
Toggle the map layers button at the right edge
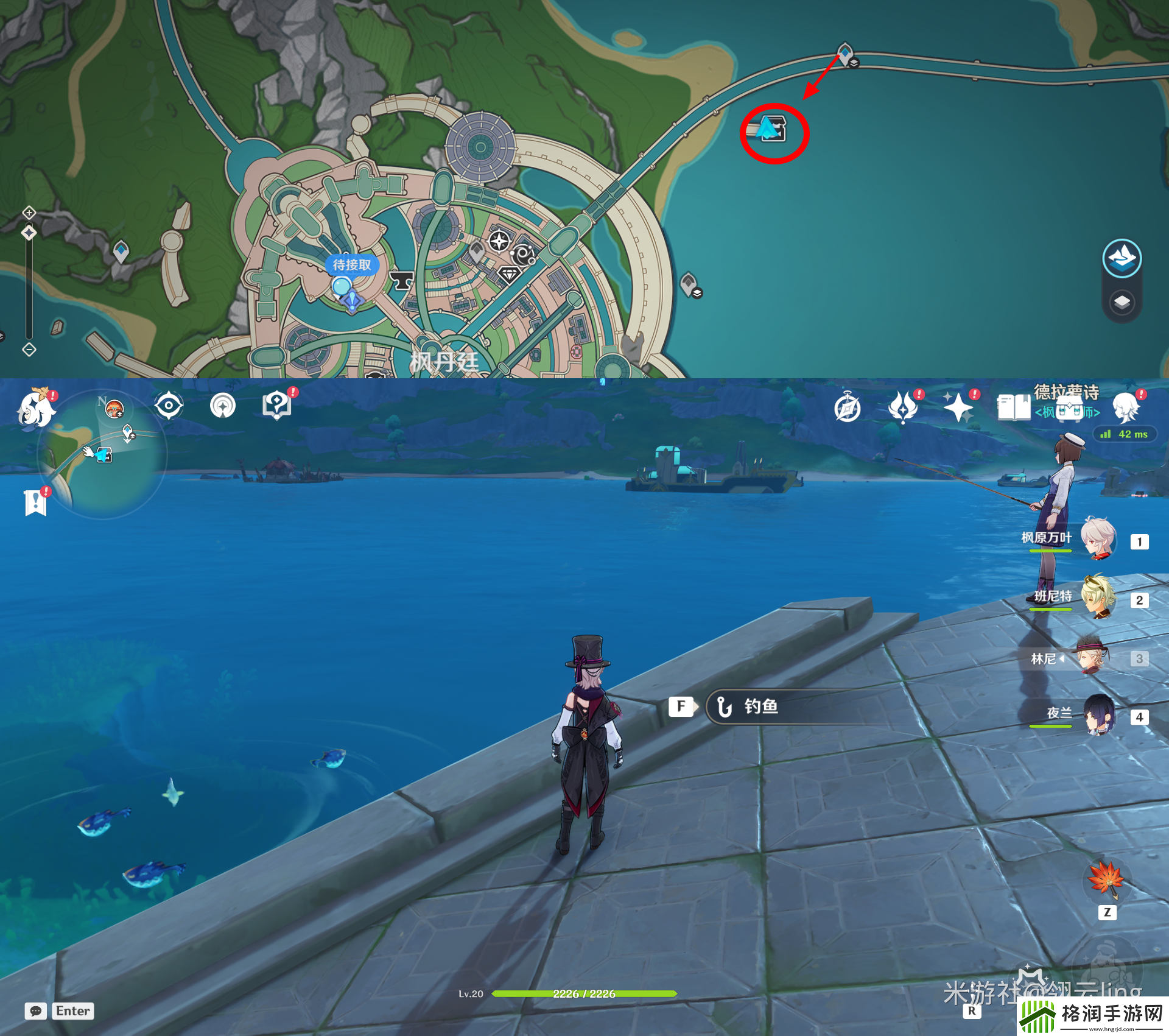click(x=1122, y=302)
